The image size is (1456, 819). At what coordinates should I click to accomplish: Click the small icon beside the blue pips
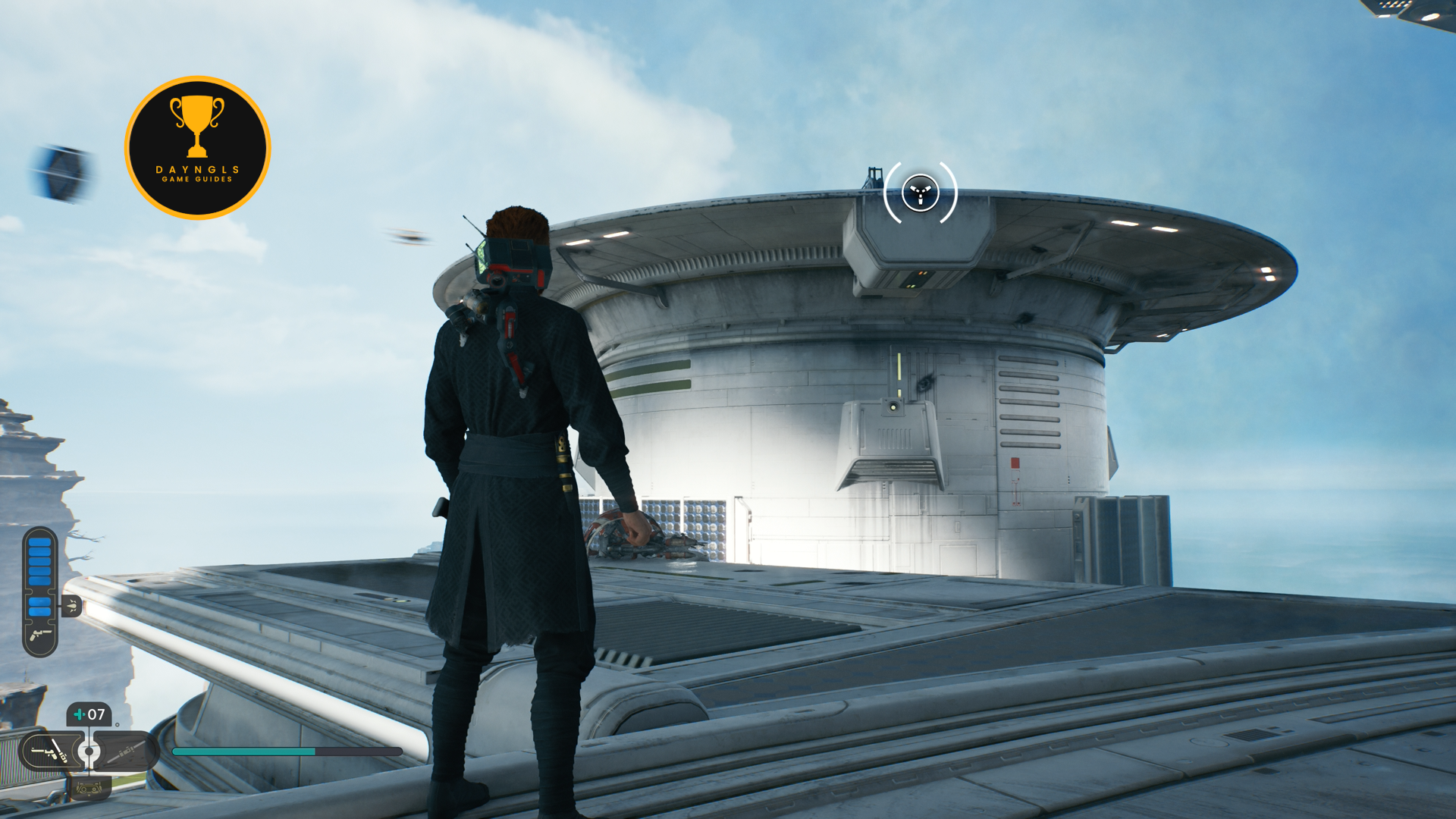tap(71, 606)
